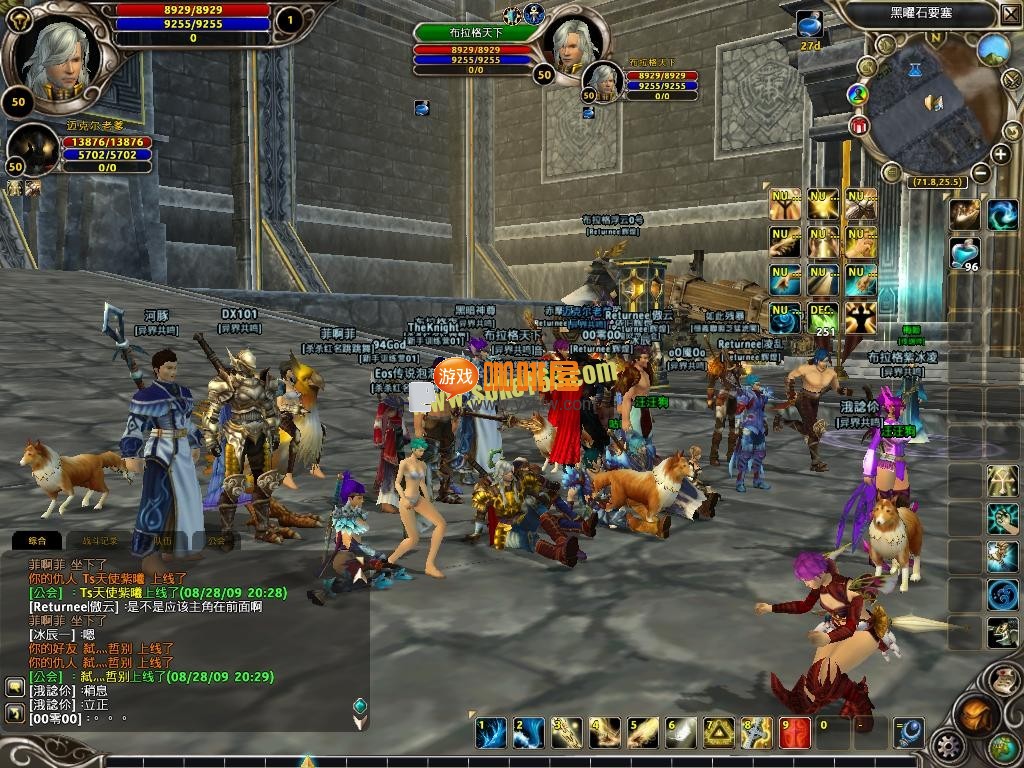
Task: Use the blue orb item in the = slot
Action: coord(908,733)
